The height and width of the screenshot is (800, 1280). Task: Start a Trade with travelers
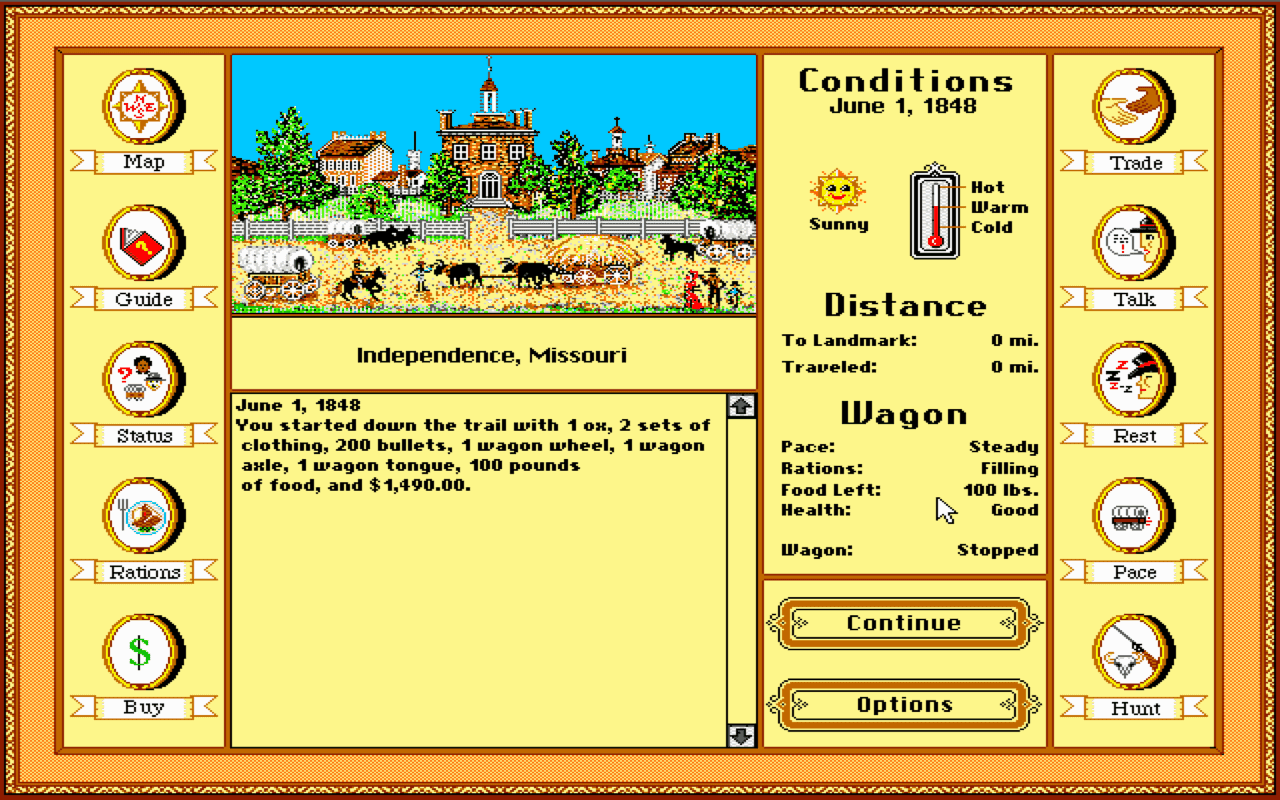1133,112
